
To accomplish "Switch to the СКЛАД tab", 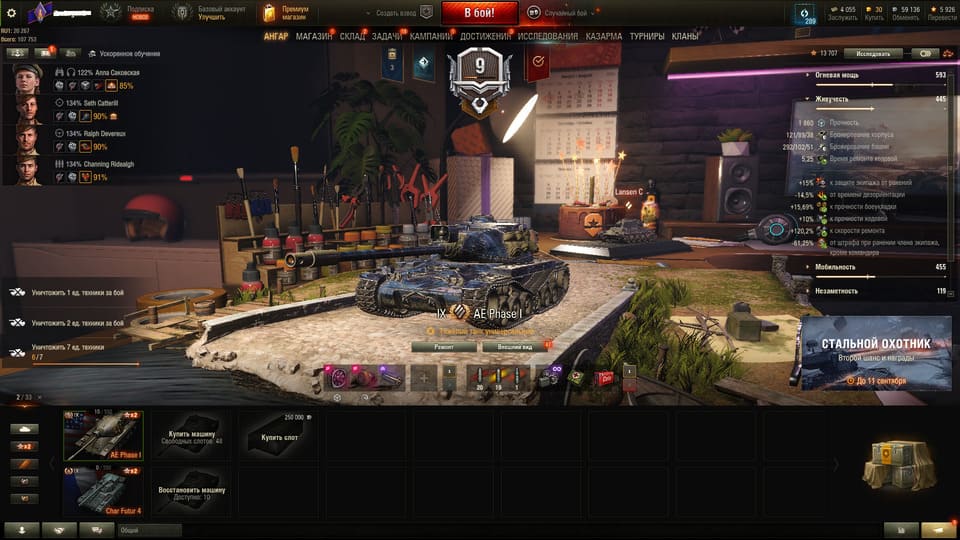I will point(352,36).
